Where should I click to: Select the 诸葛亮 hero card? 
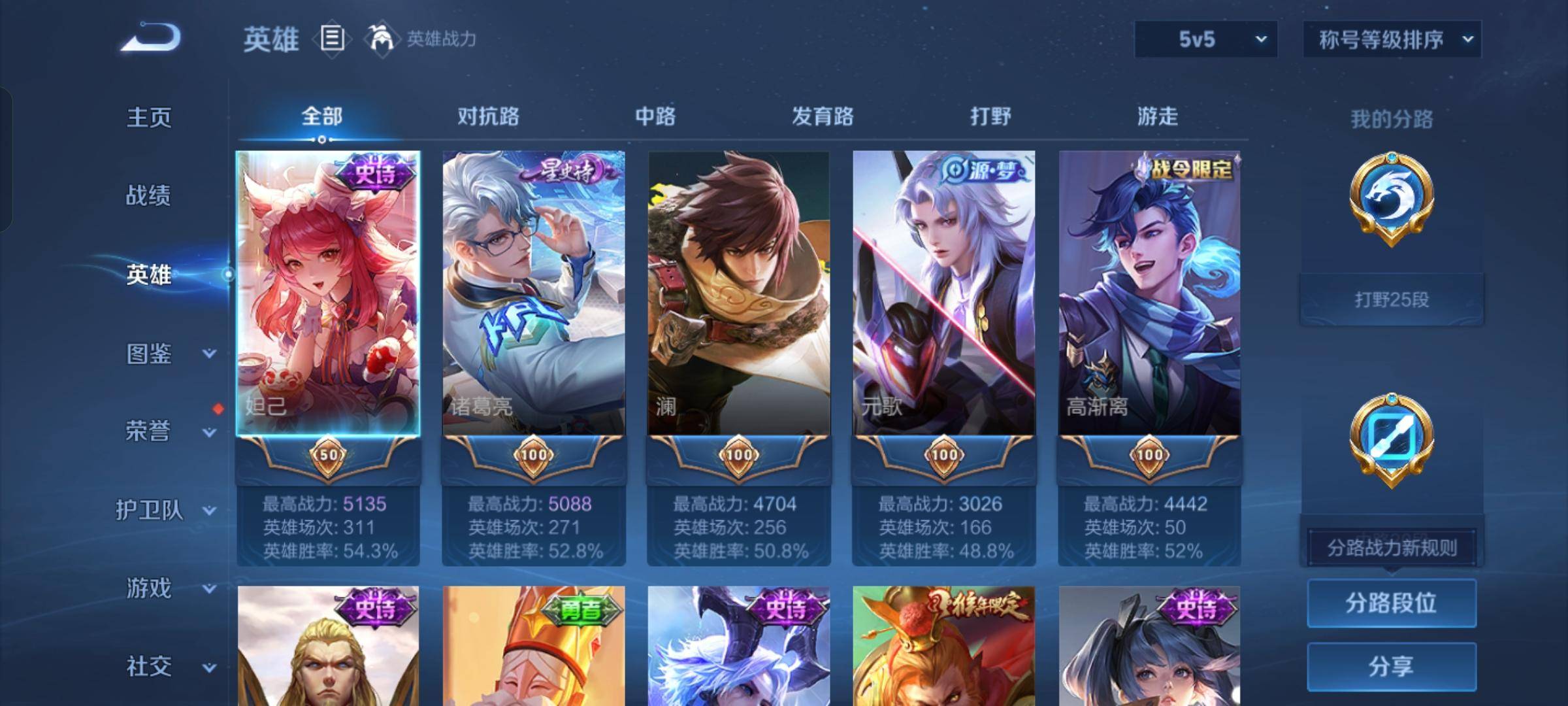pyautogui.click(x=533, y=294)
